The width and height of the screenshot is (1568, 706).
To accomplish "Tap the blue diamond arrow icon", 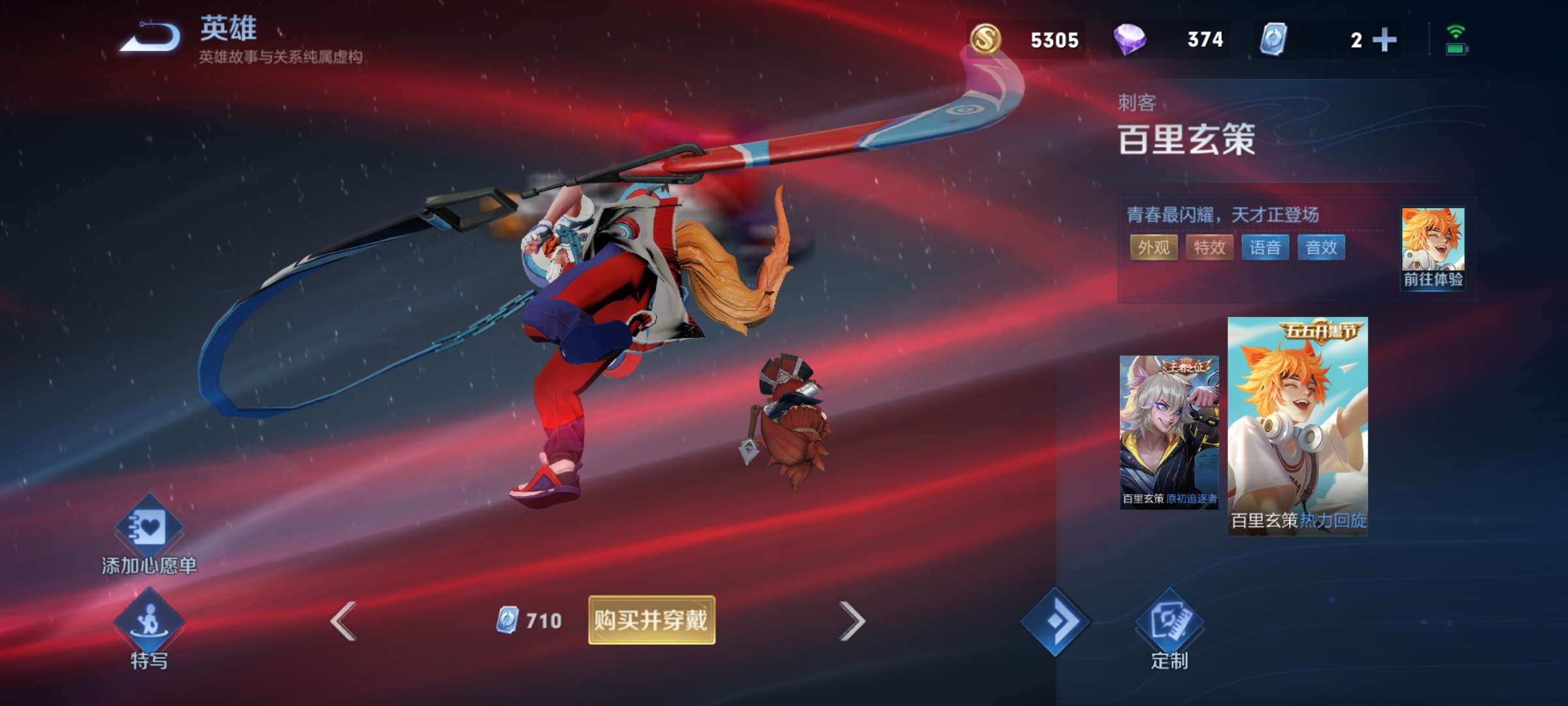I will click(x=1055, y=621).
